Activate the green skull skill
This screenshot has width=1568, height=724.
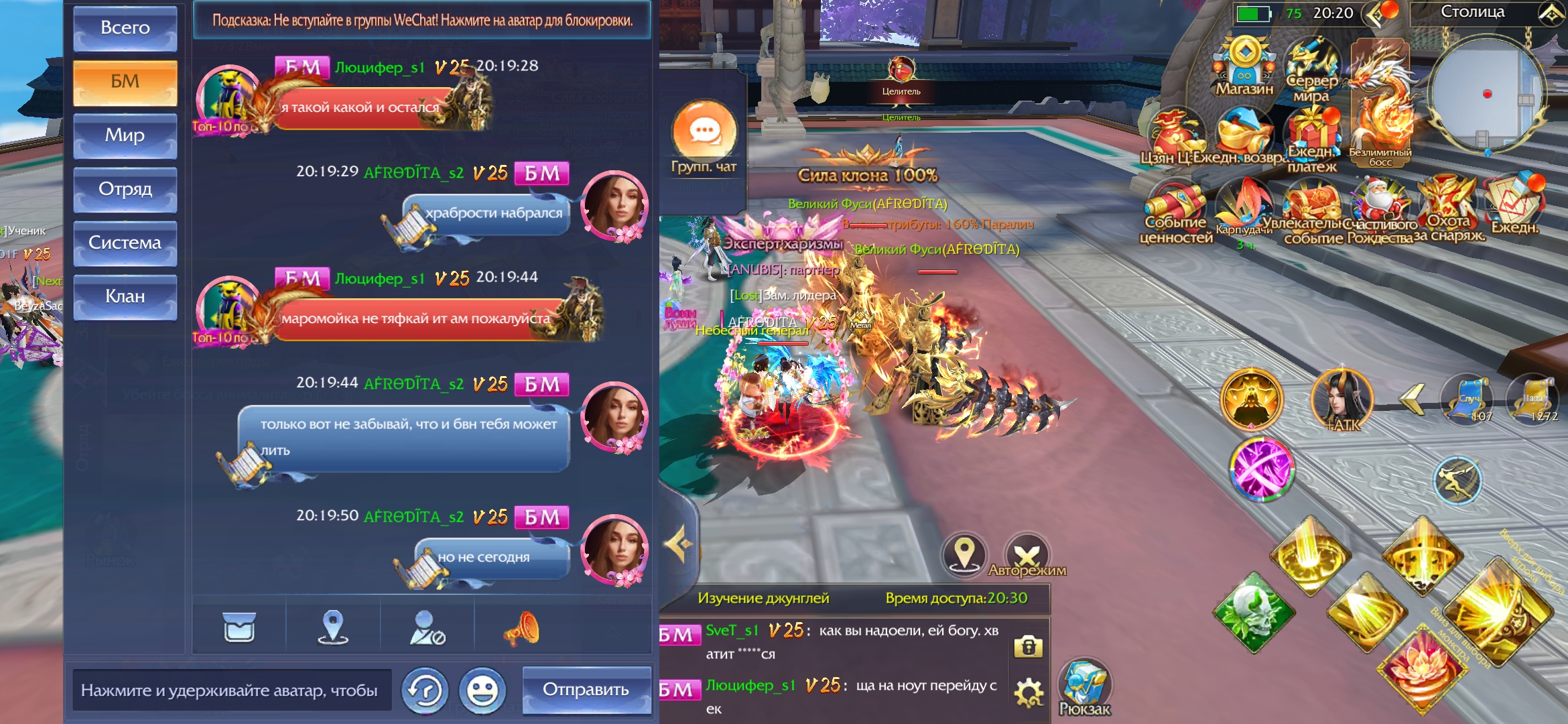(x=1254, y=611)
